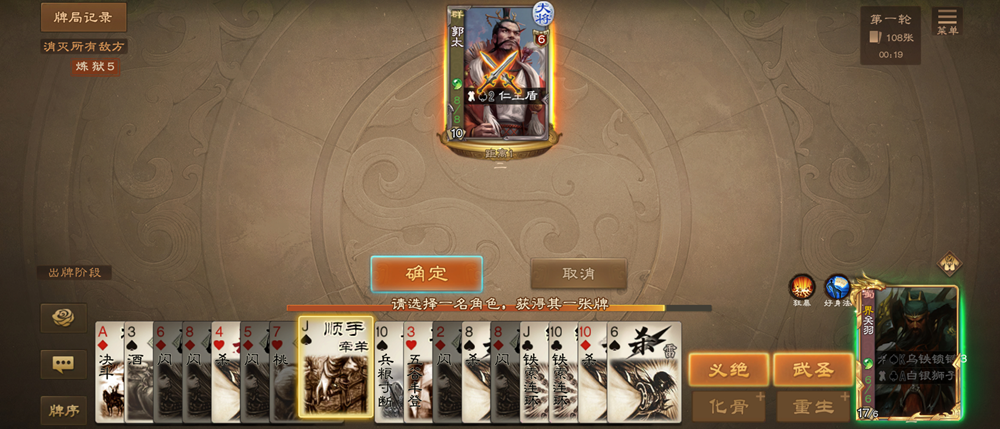Use the 重生 skill button

(x=812, y=407)
